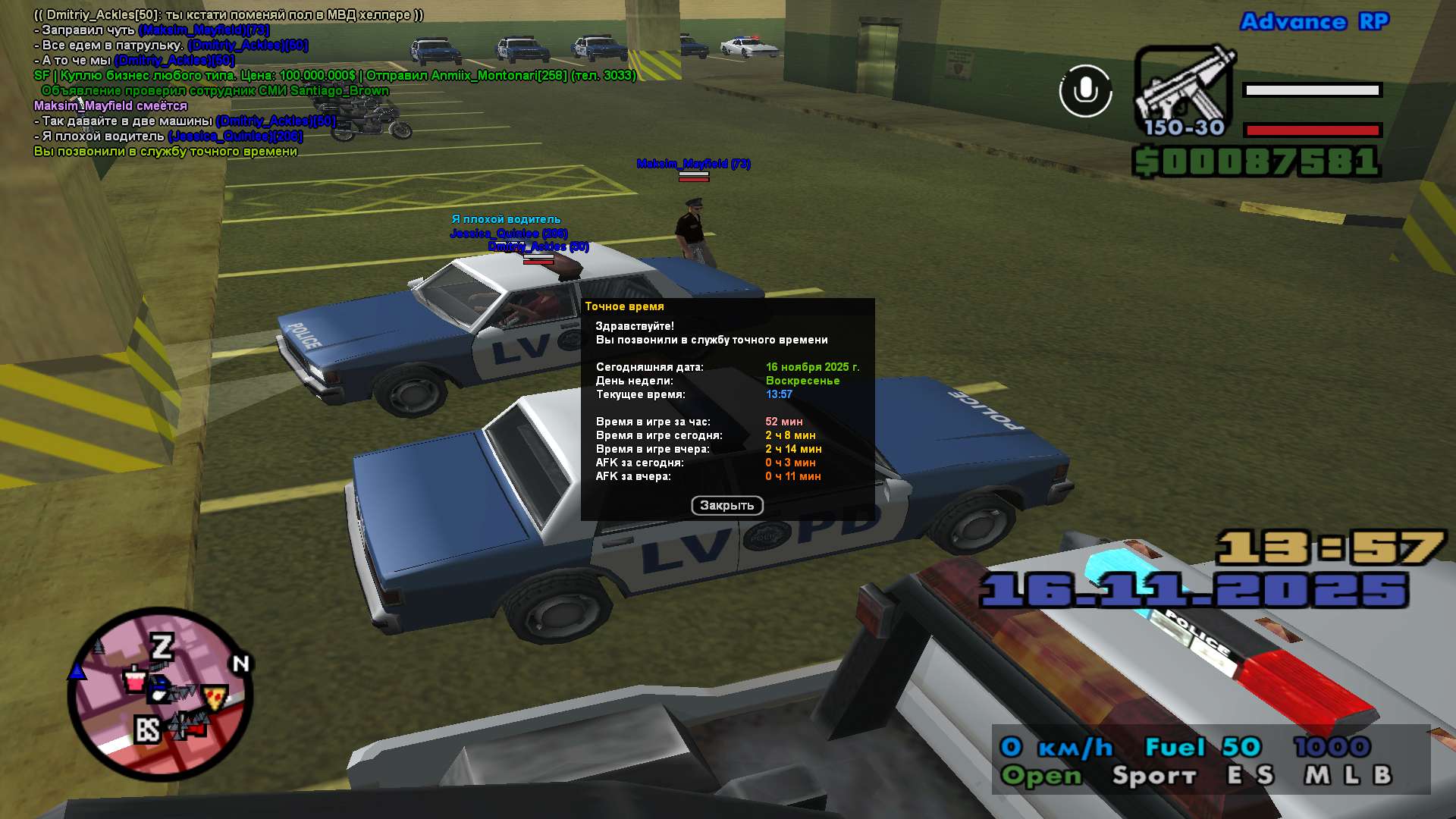
Task: Click the circular radar minimap
Action: click(x=160, y=694)
